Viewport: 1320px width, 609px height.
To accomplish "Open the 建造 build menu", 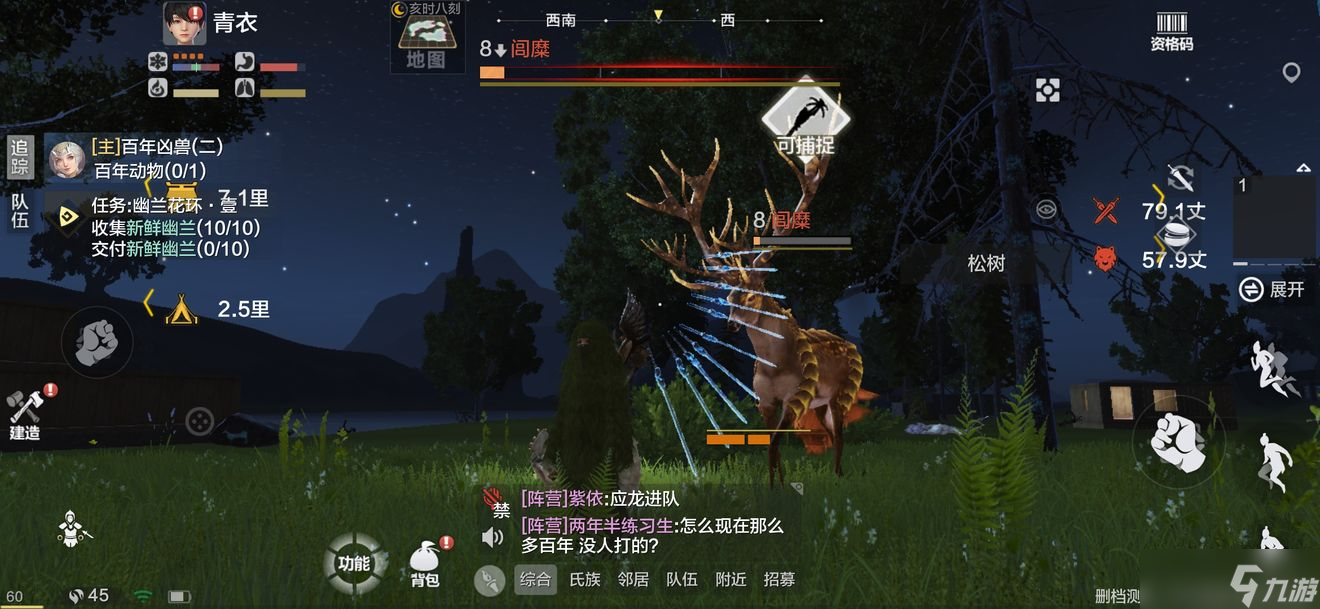I will (x=25, y=412).
